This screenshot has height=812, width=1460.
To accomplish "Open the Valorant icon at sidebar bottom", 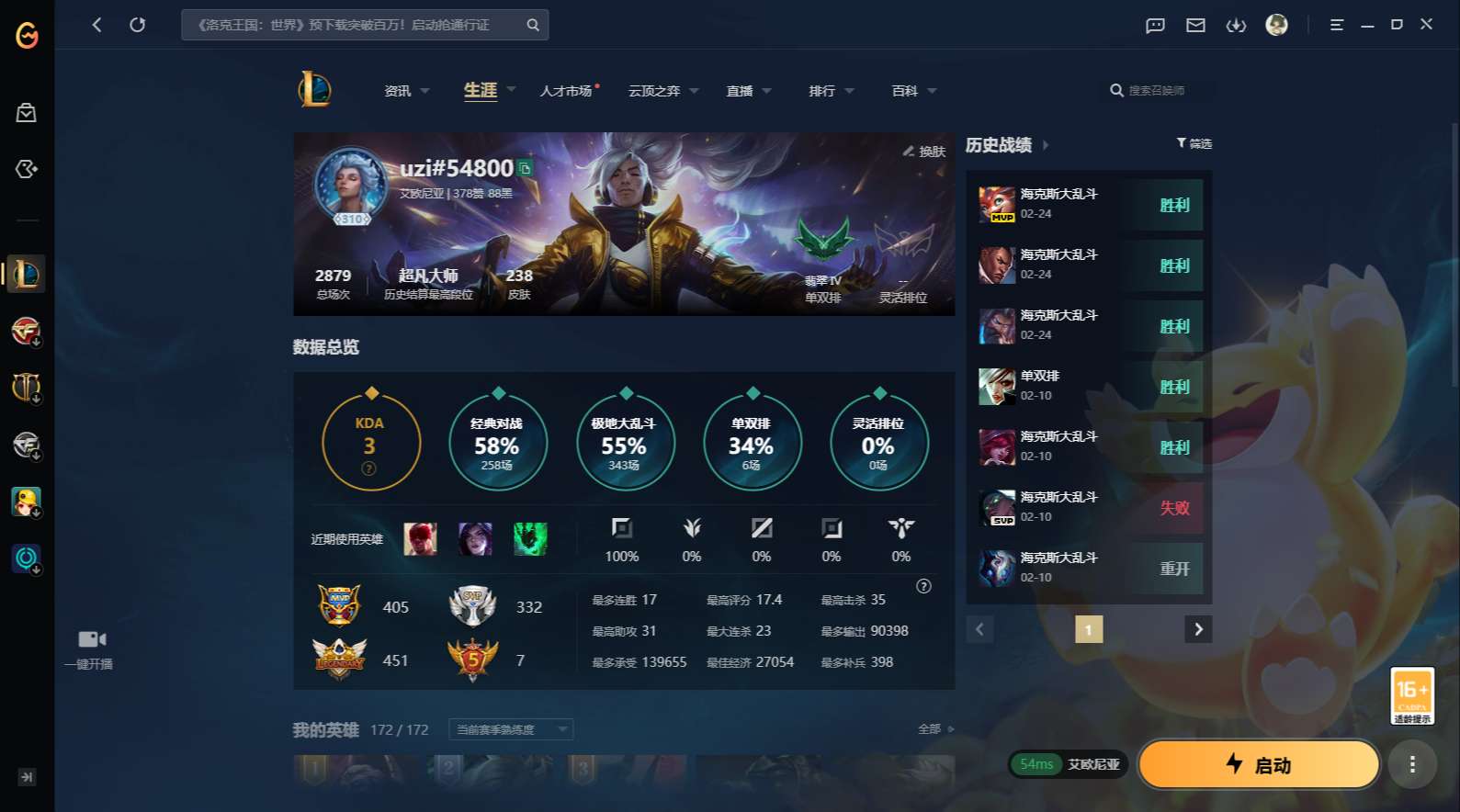I will point(25,558).
